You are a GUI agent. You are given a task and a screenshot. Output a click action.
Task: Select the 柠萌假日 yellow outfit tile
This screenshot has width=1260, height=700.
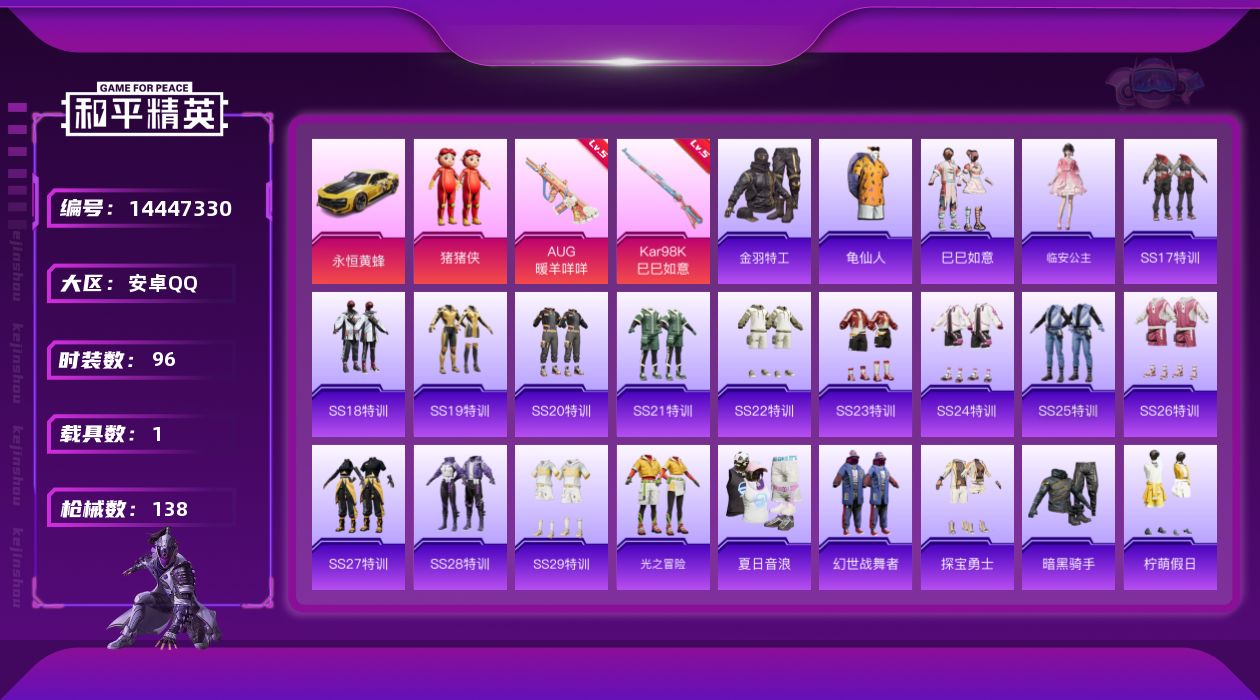coord(1170,517)
